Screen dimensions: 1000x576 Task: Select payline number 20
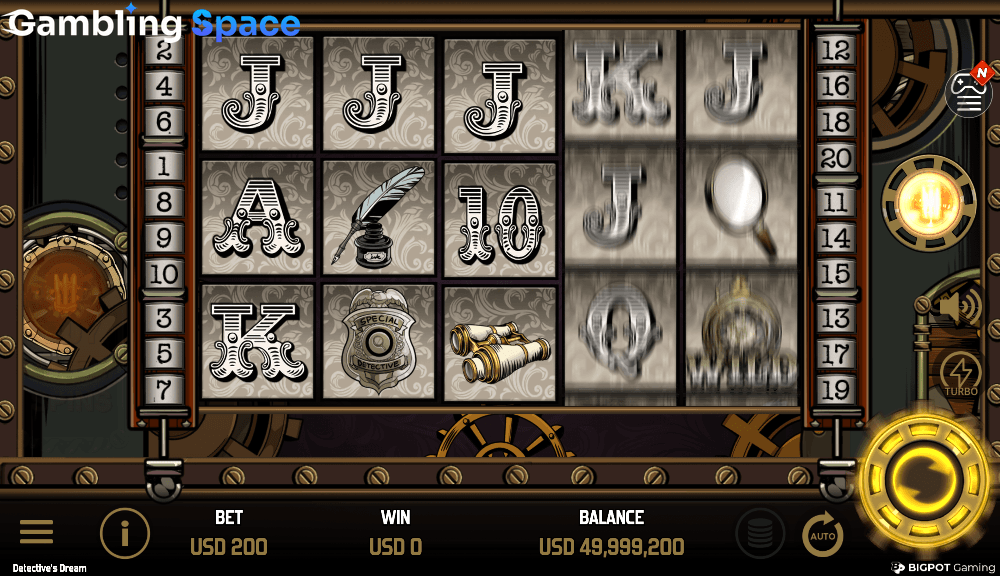tap(834, 157)
